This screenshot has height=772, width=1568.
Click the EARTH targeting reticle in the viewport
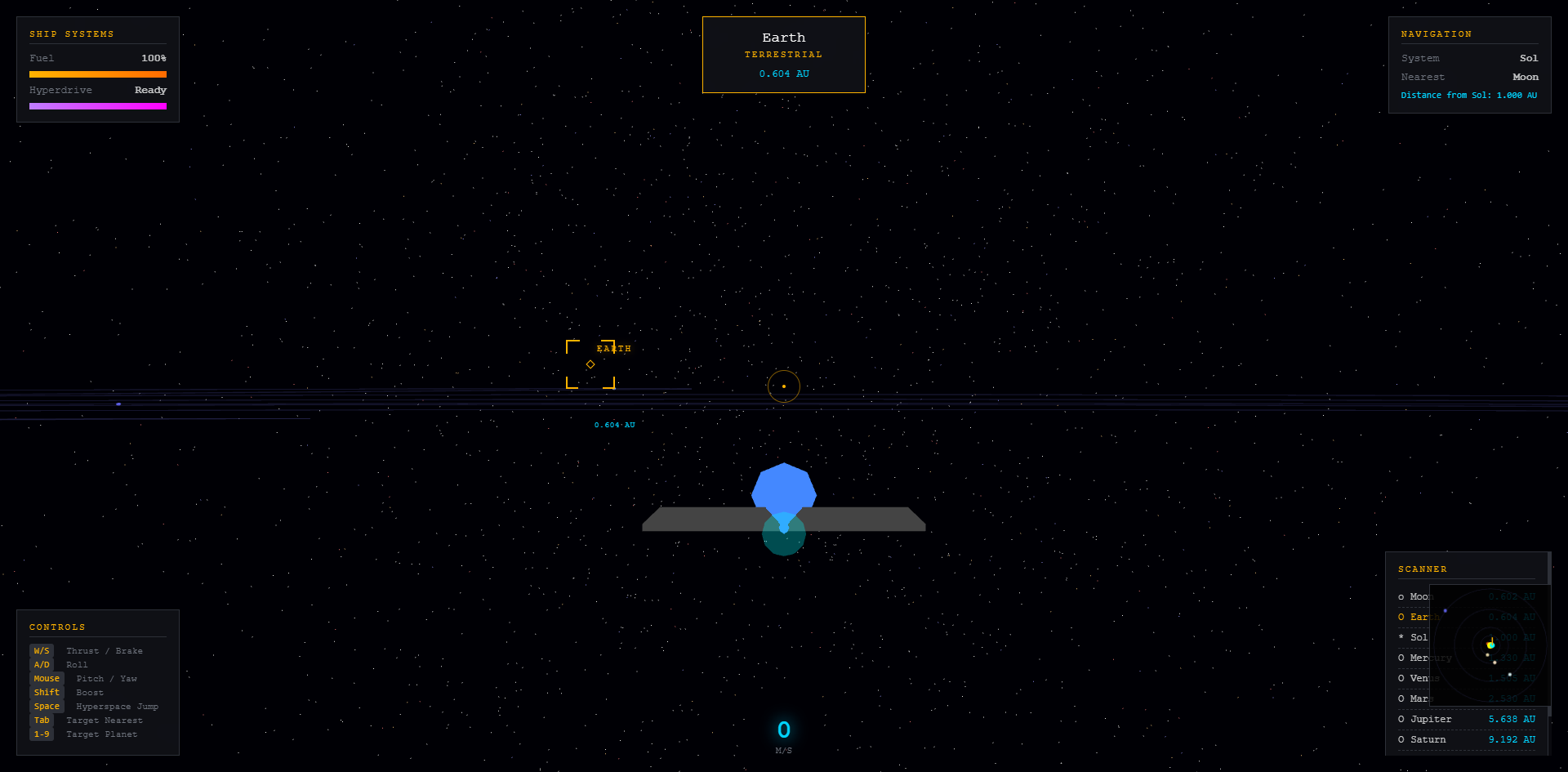[590, 364]
